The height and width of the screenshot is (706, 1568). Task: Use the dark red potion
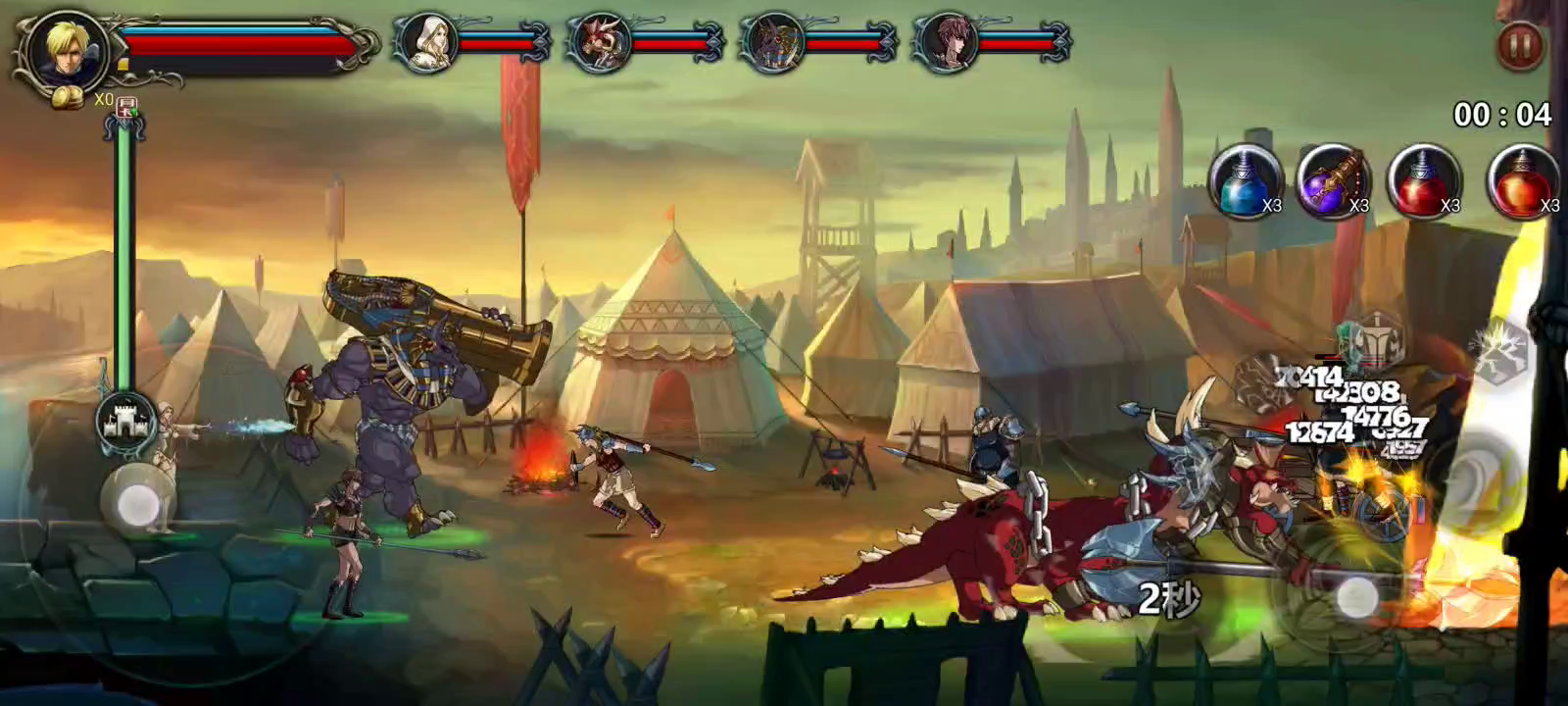point(1423,181)
